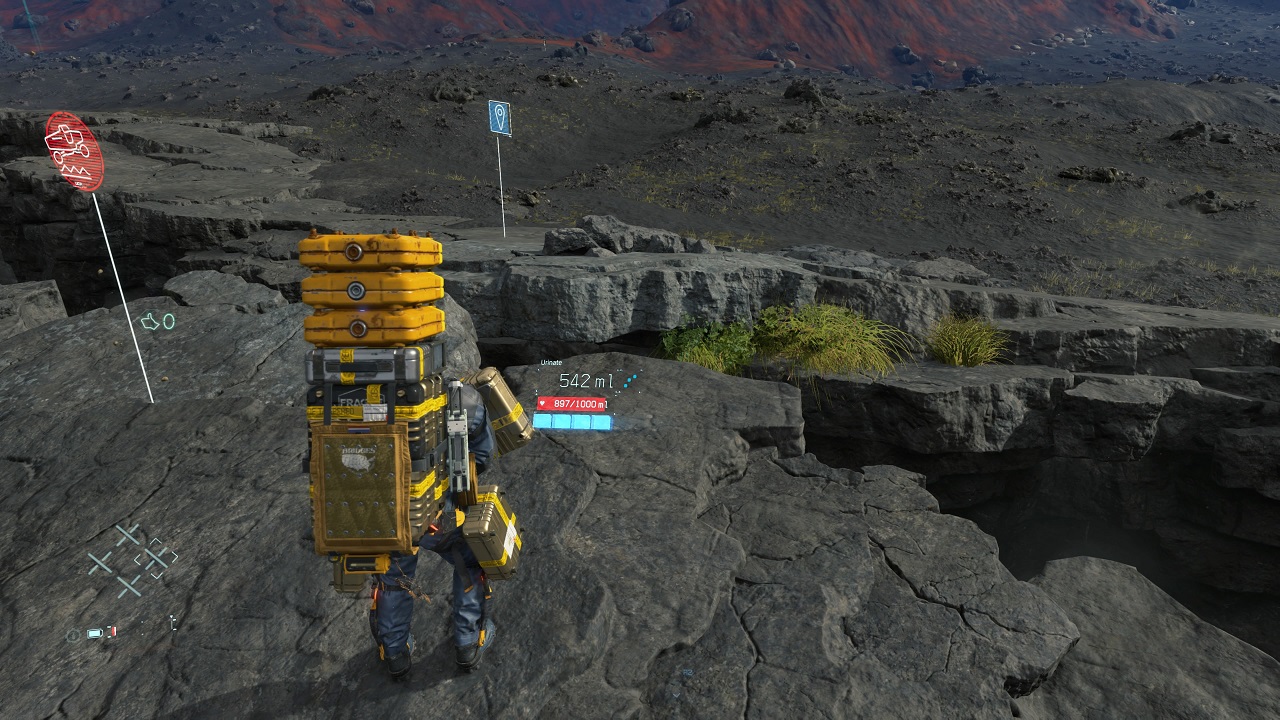Select the bracketed equipment slot in the cross selector

pos(156,559)
